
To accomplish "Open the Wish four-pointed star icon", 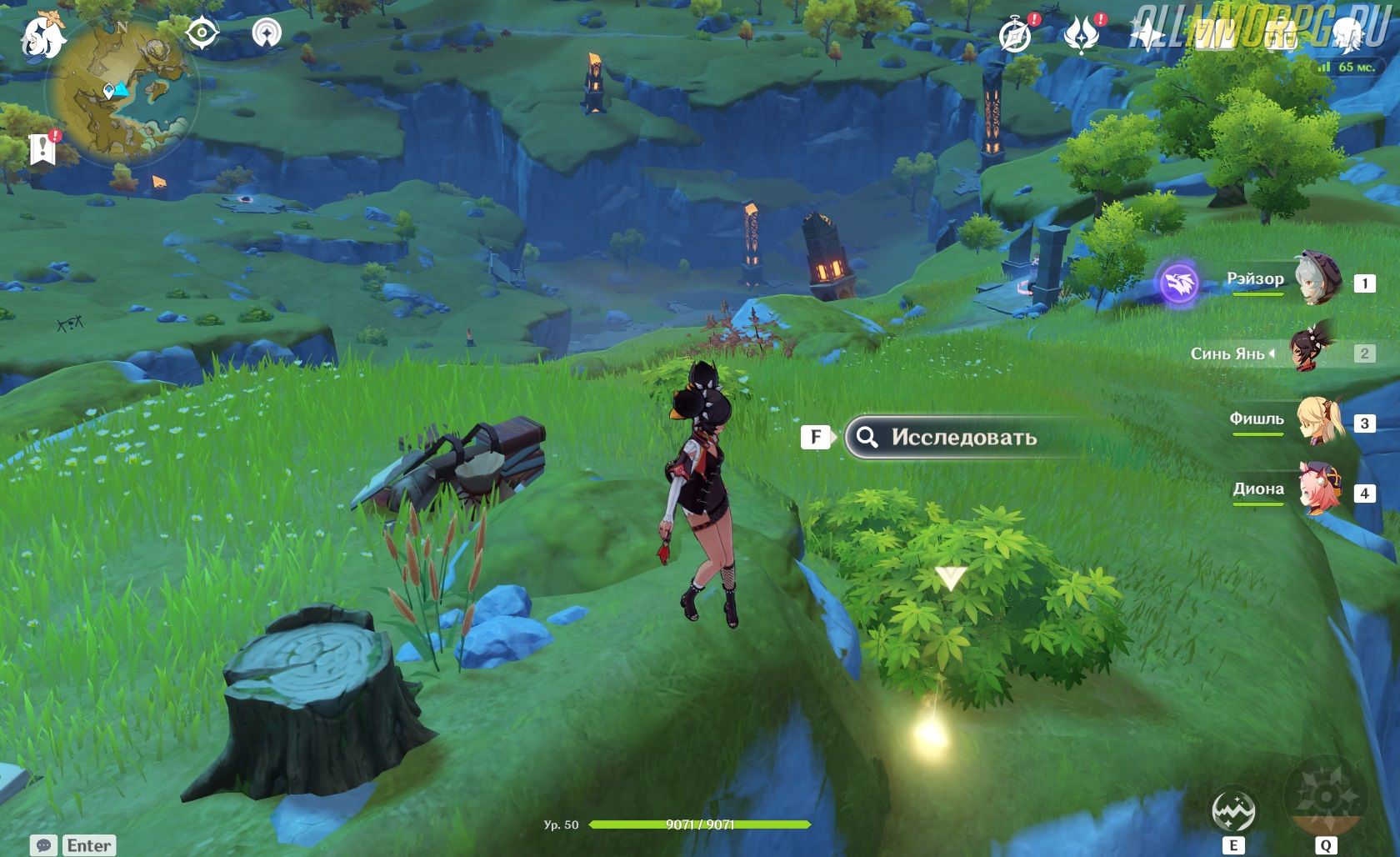I will (1147, 35).
